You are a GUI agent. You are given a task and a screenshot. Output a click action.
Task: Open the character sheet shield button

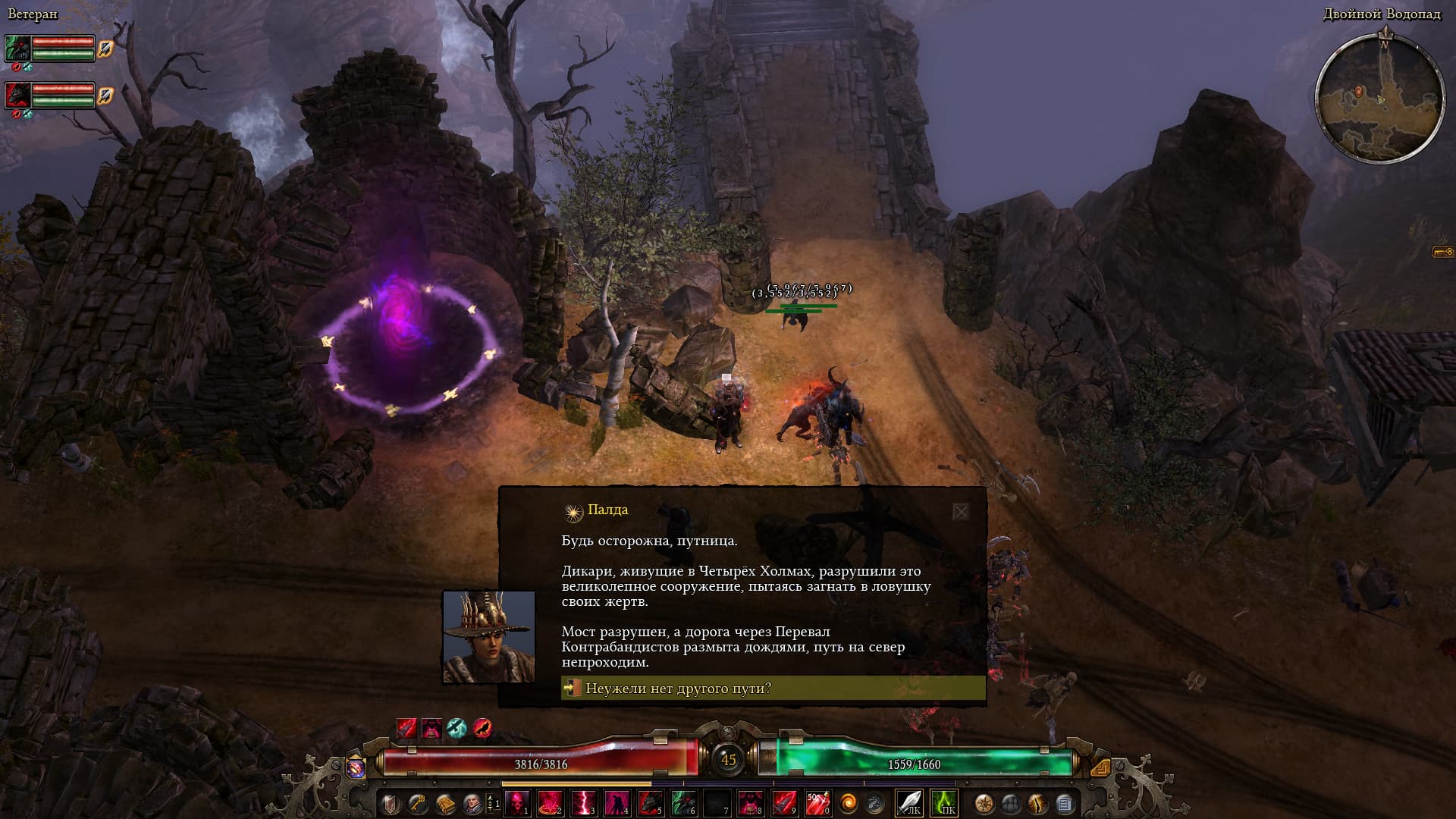point(391,802)
